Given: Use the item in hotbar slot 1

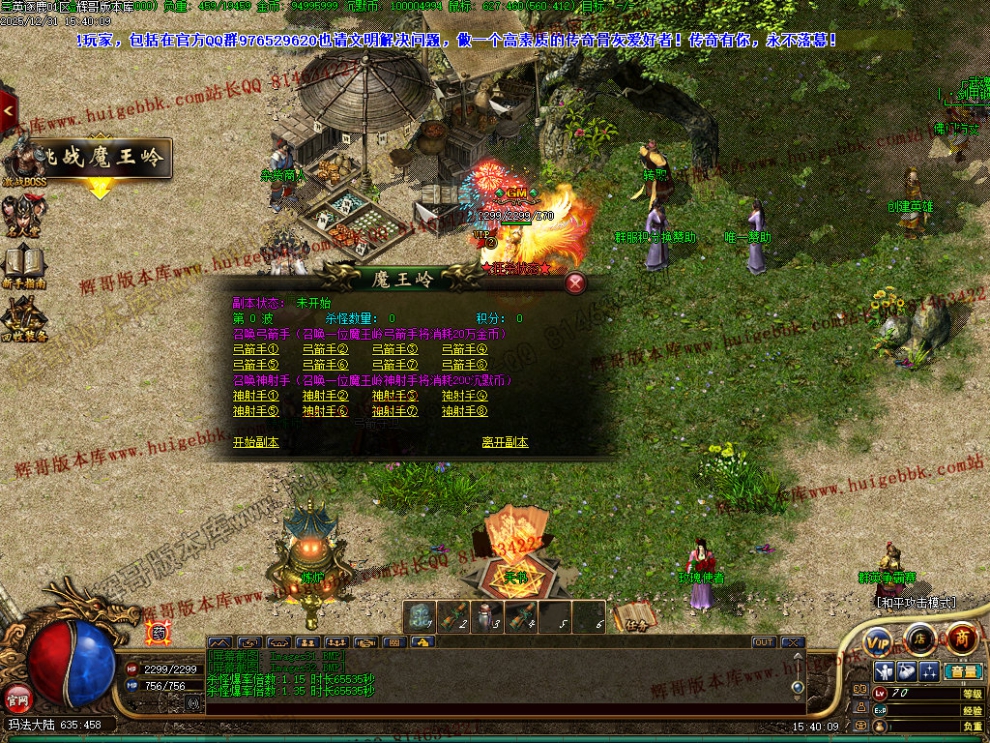Looking at the screenshot, I should [x=419, y=616].
